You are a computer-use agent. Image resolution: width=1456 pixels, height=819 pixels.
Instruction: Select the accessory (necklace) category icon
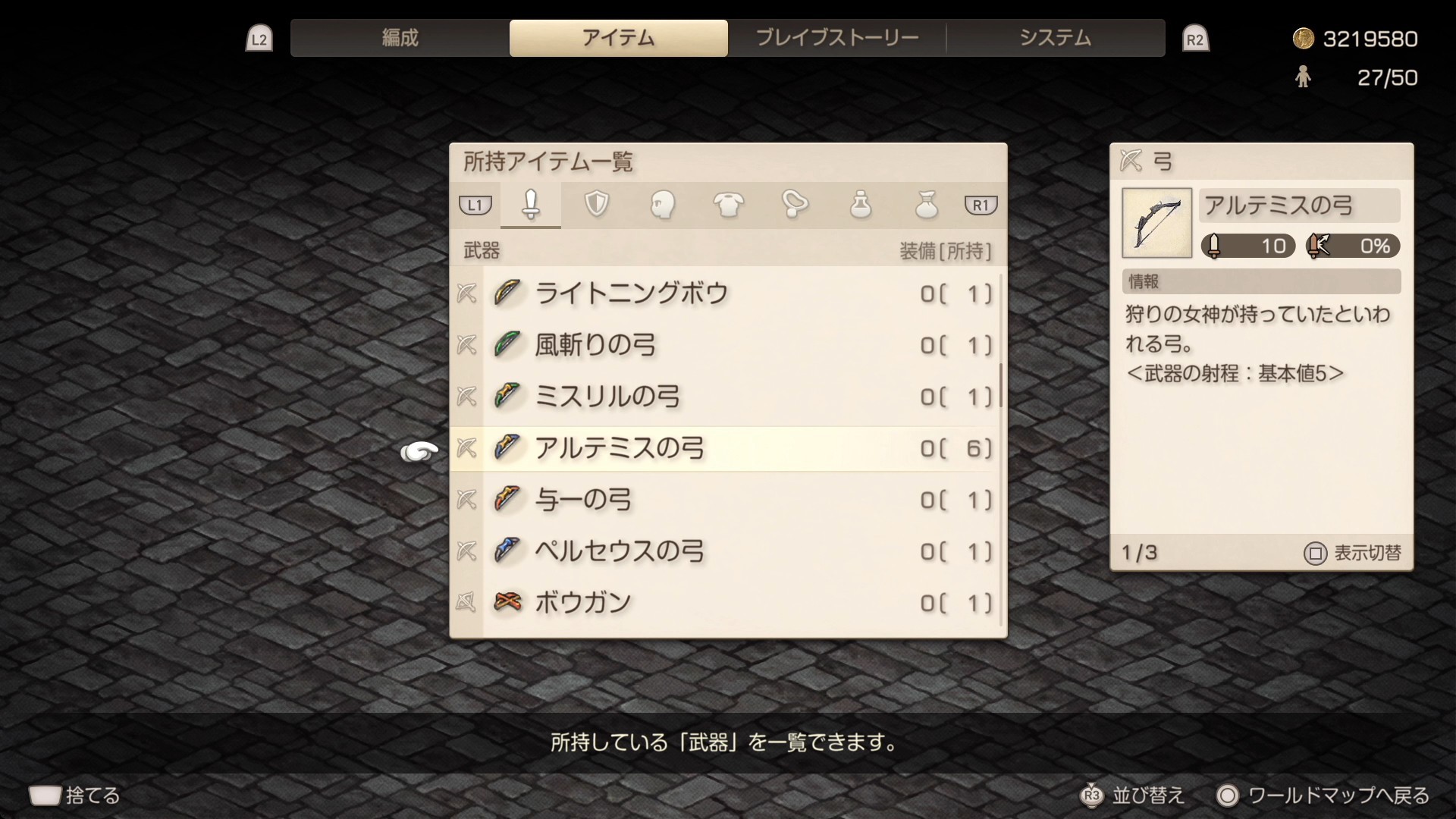pyautogui.click(x=795, y=205)
